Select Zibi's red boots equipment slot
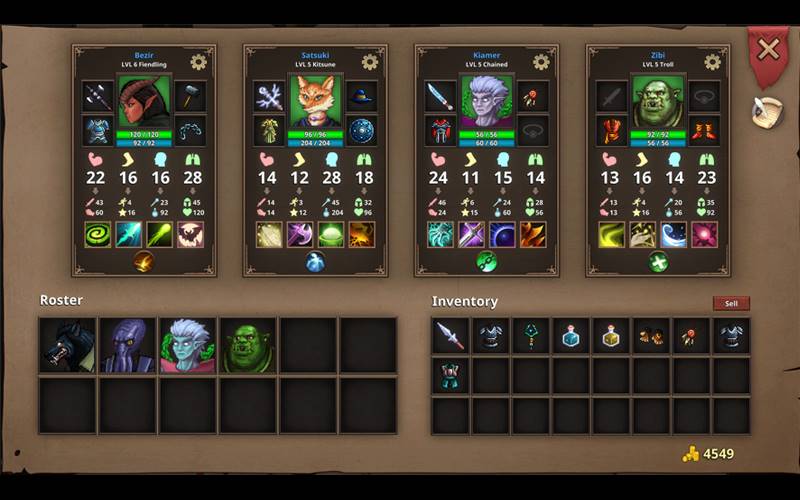 tap(704, 131)
